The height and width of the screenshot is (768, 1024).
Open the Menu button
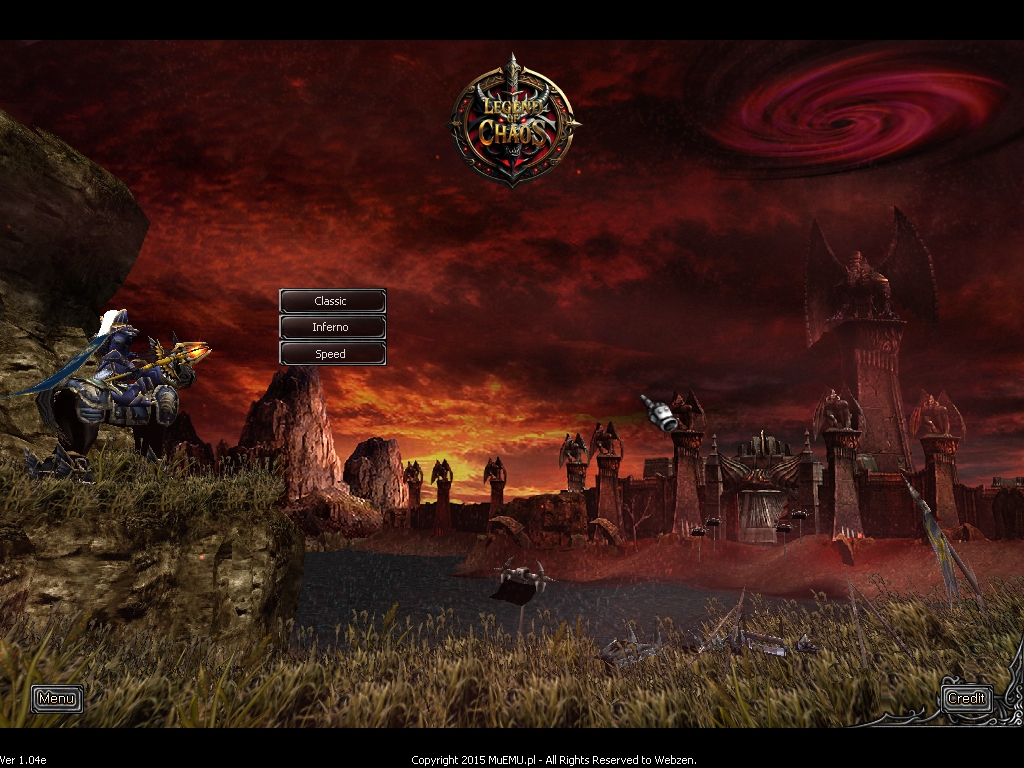[x=57, y=698]
